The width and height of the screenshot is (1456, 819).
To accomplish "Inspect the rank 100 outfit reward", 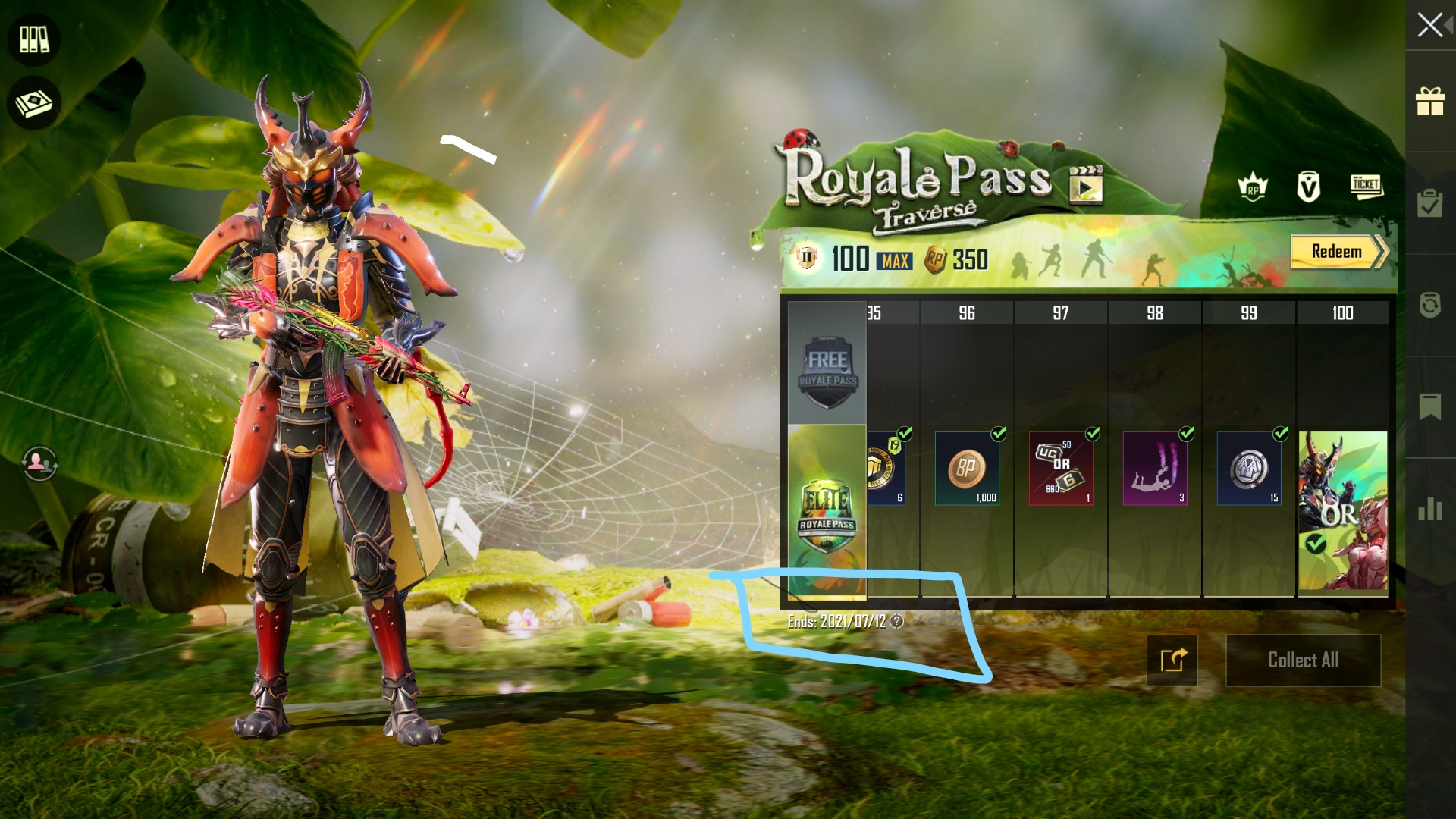I will pyautogui.click(x=1343, y=511).
